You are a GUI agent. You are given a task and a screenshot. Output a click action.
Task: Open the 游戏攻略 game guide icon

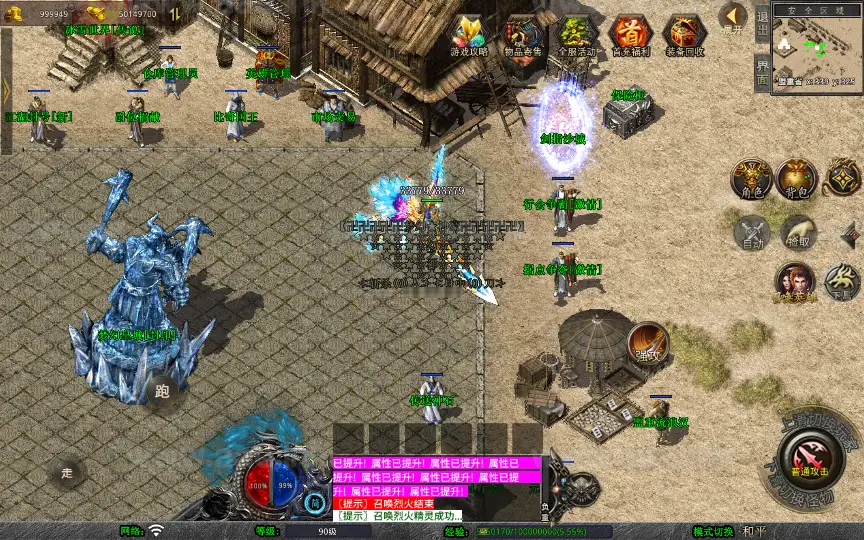(468, 36)
